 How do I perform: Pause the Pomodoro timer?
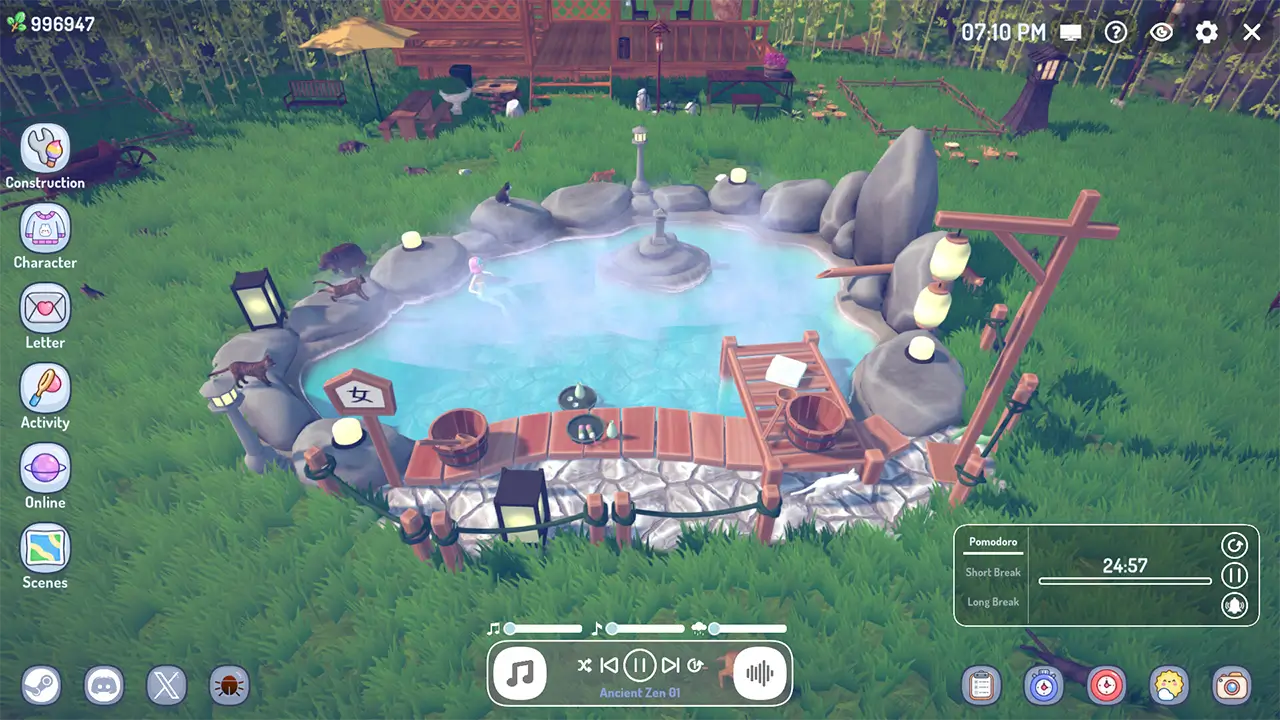(x=1235, y=575)
